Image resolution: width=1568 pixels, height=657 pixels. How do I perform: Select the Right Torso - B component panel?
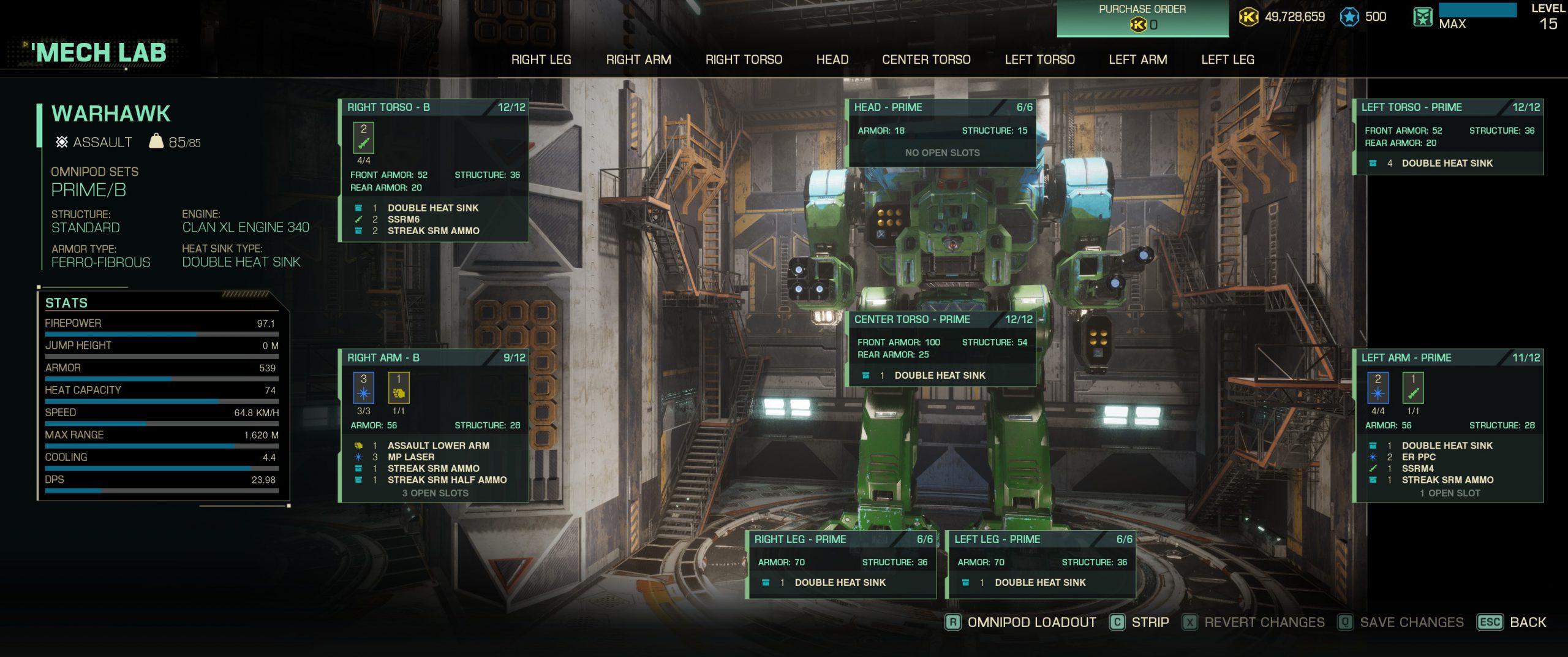[434, 107]
